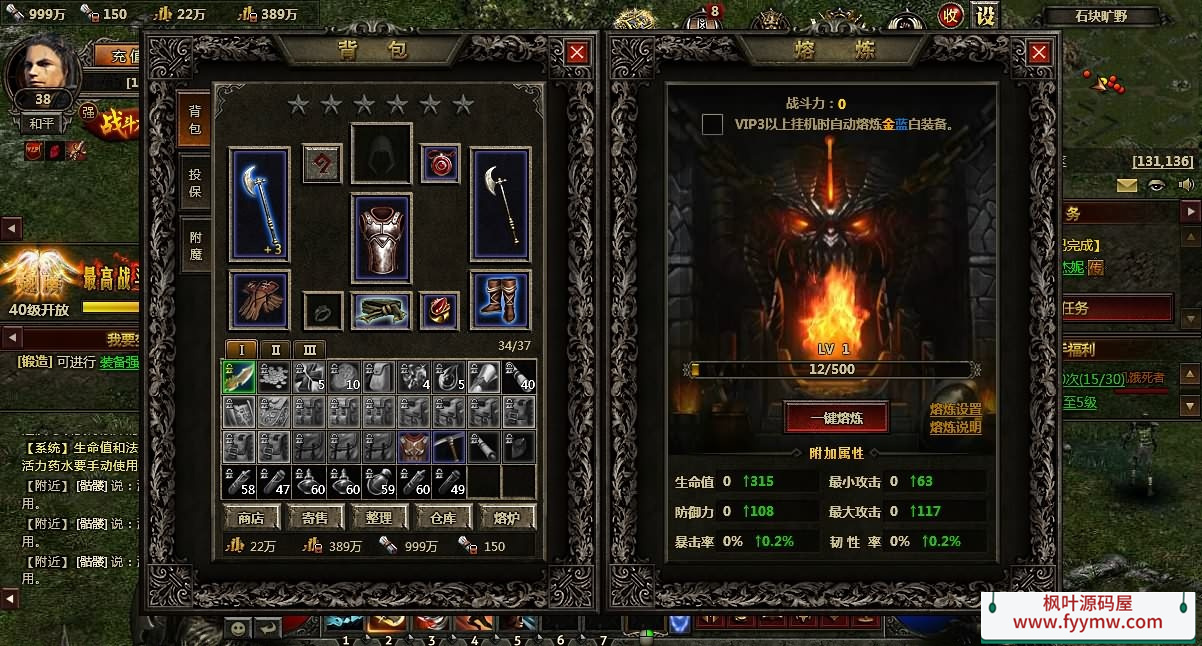Viewport: 1202px width, 646px height.
Task: Toggle the VIP3 auto-smelt checkbox
Action: coord(712,124)
